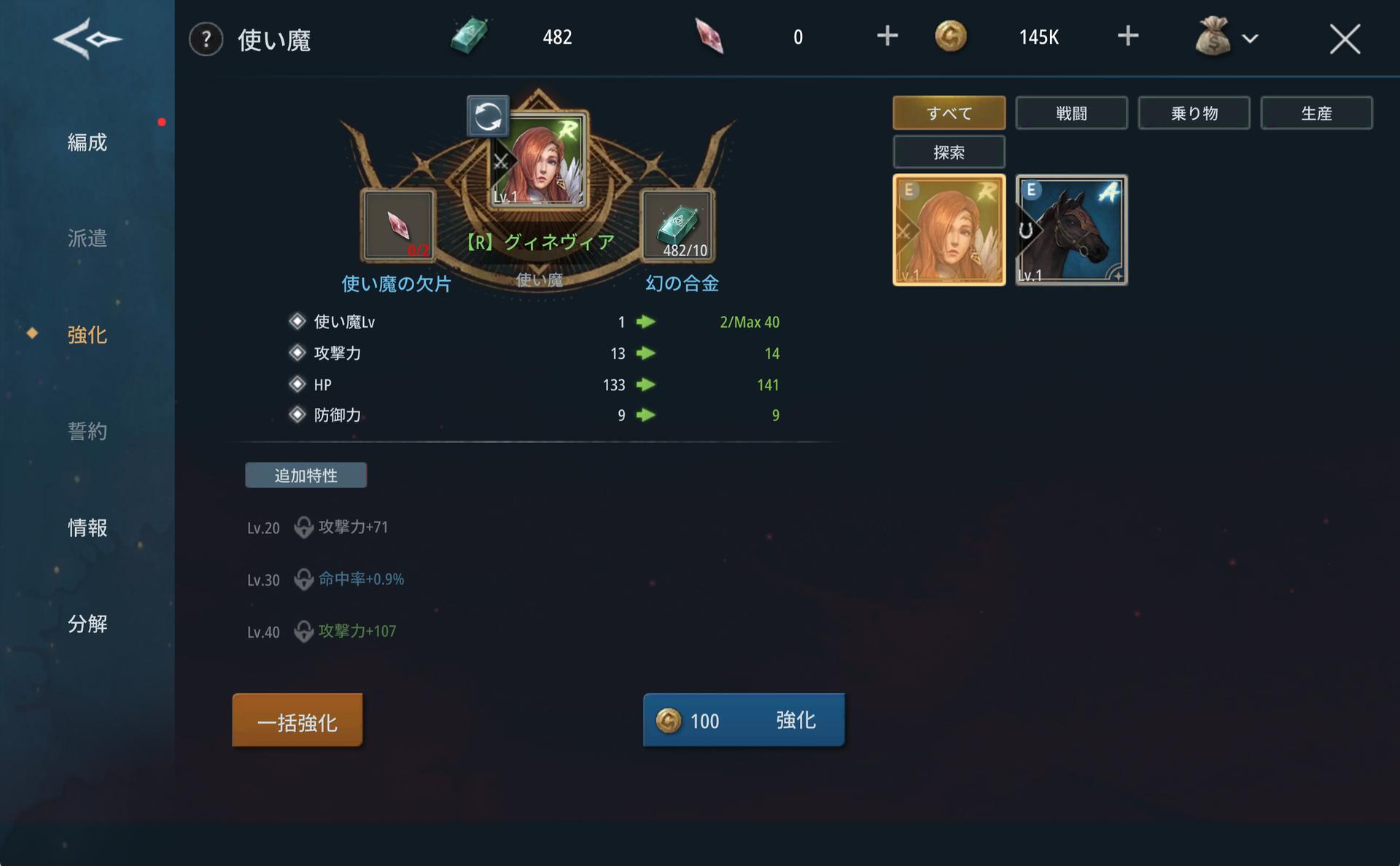Screen dimensions: 1400x866
Task: Switch to the 戦闘 filter tab
Action: click(x=1071, y=113)
